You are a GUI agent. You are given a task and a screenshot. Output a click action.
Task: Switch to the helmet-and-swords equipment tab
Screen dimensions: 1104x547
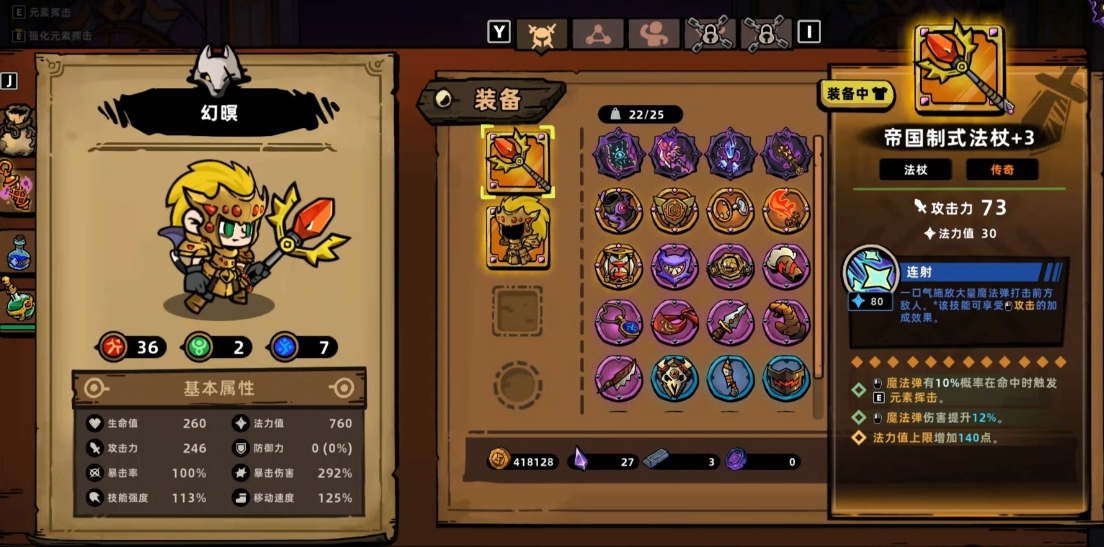[541, 34]
